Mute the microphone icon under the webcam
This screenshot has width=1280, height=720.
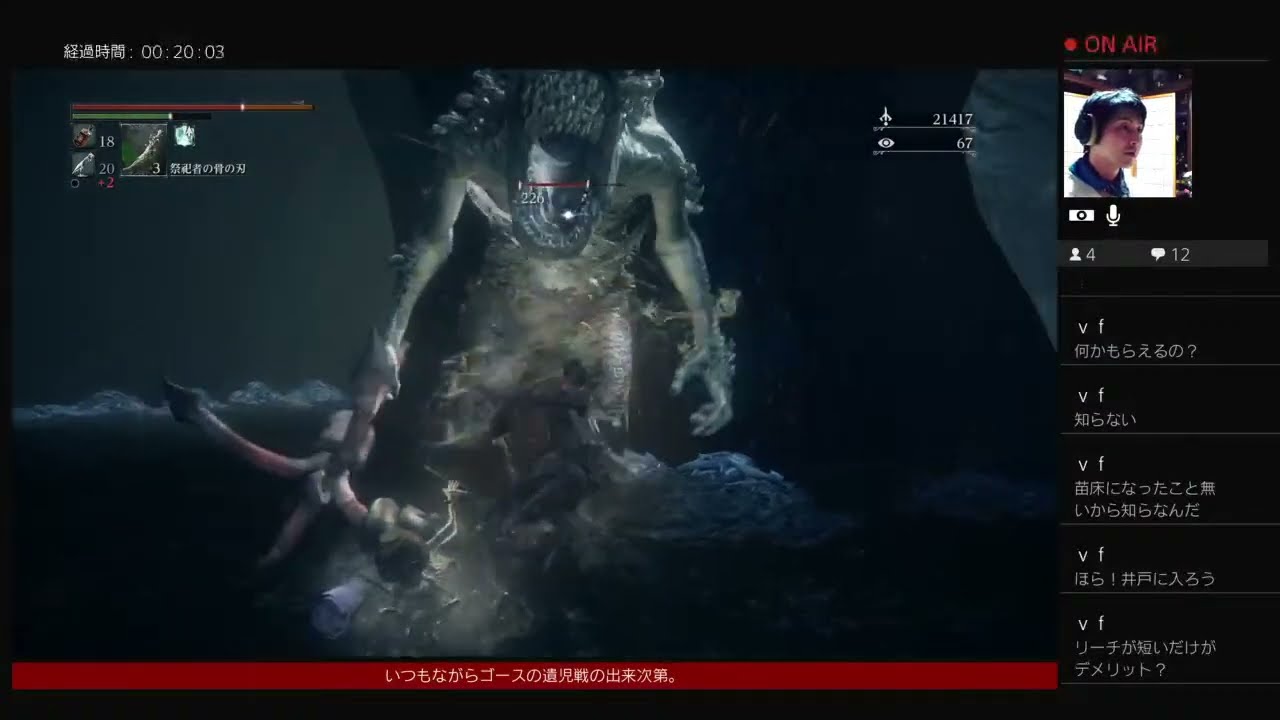(1113, 214)
